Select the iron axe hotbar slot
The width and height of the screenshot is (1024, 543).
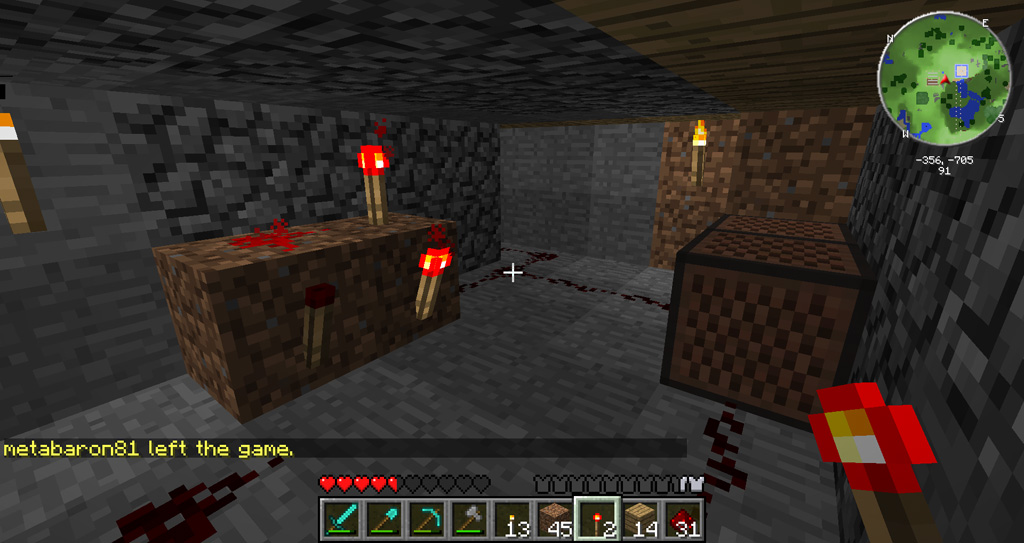tap(469, 519)
